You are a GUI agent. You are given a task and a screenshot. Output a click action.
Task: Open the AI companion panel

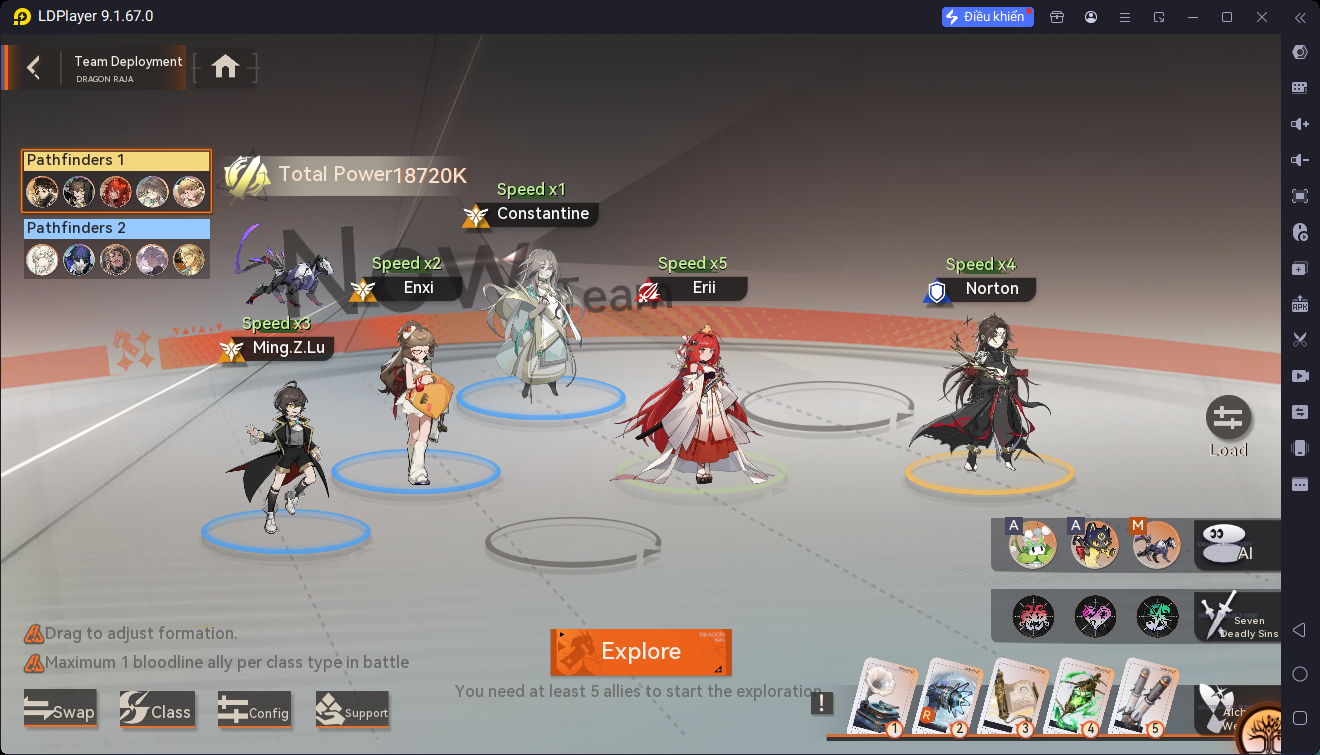[x=1236, y=546]
